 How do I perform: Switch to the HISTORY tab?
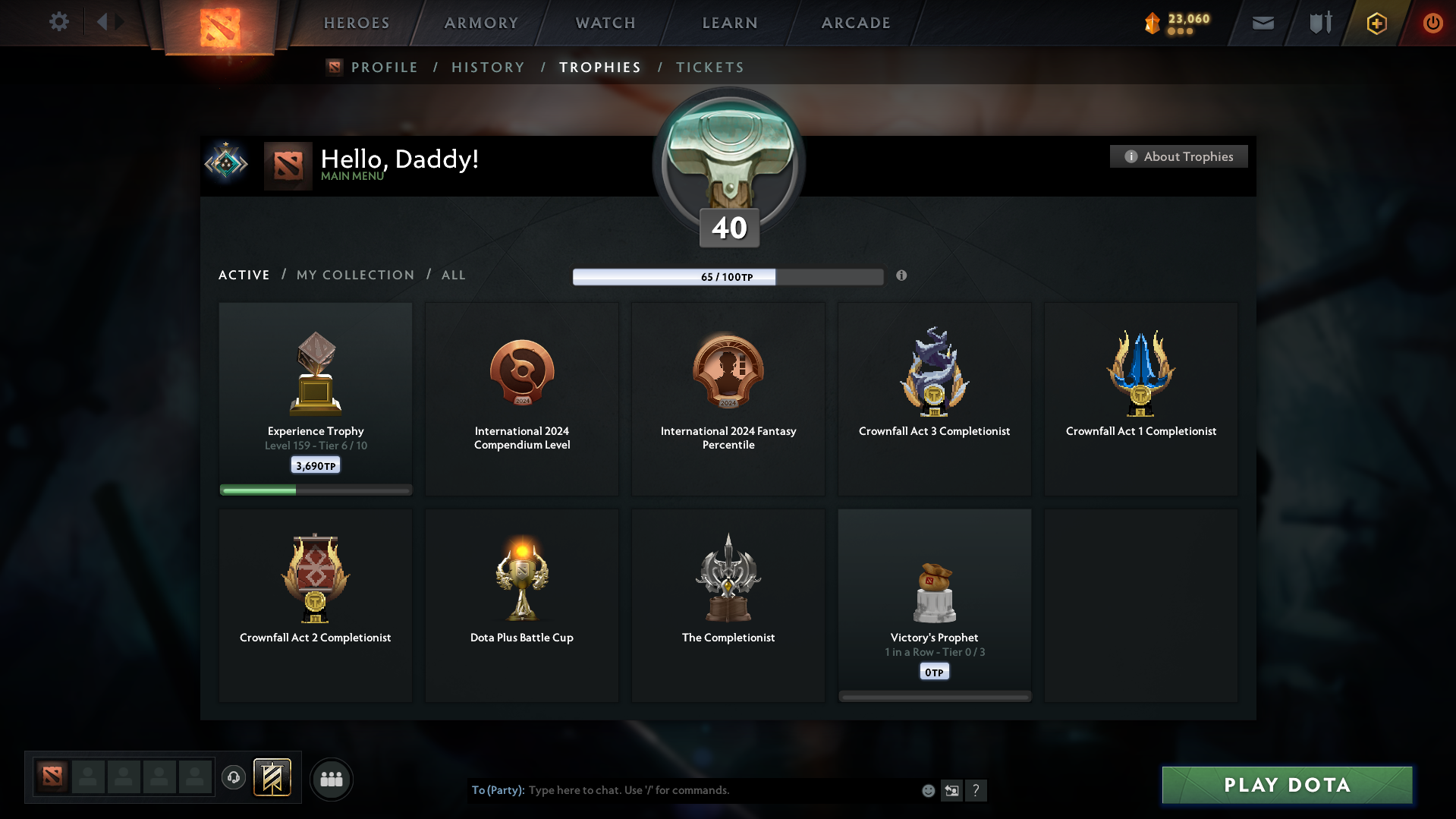pyautogui.click(x=488, y=67)
